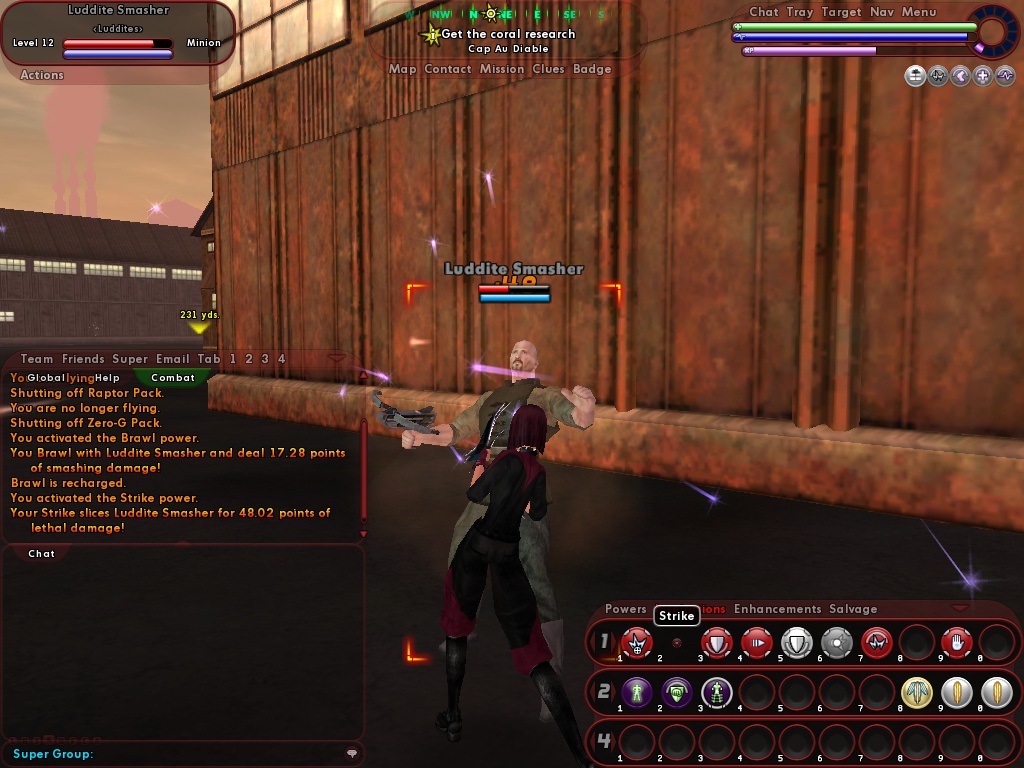Open the Powers list
This screenshot has width=1024, height=768.
(x=626, y=609)
